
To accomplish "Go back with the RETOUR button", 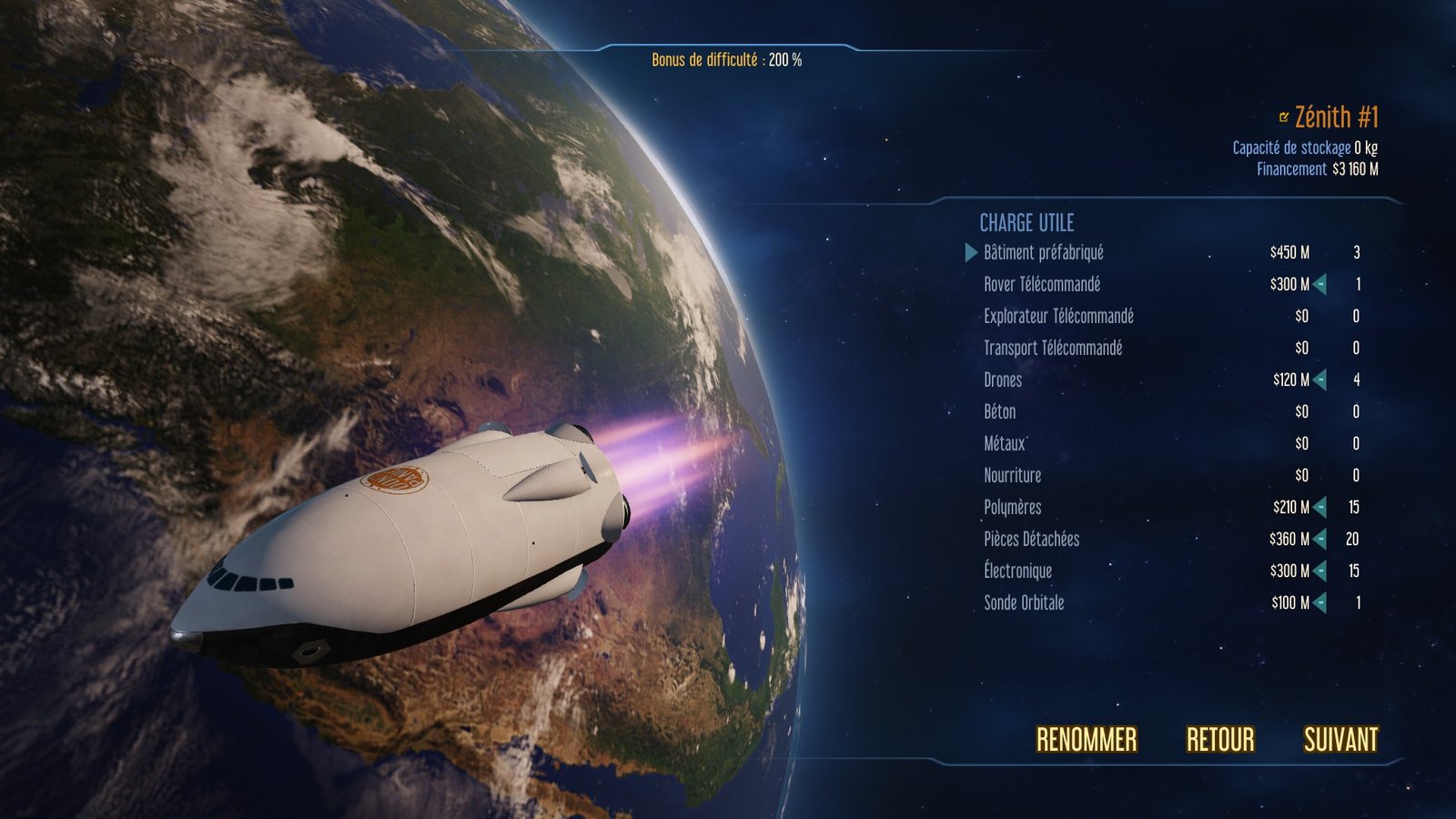I will click(1219, 740).
